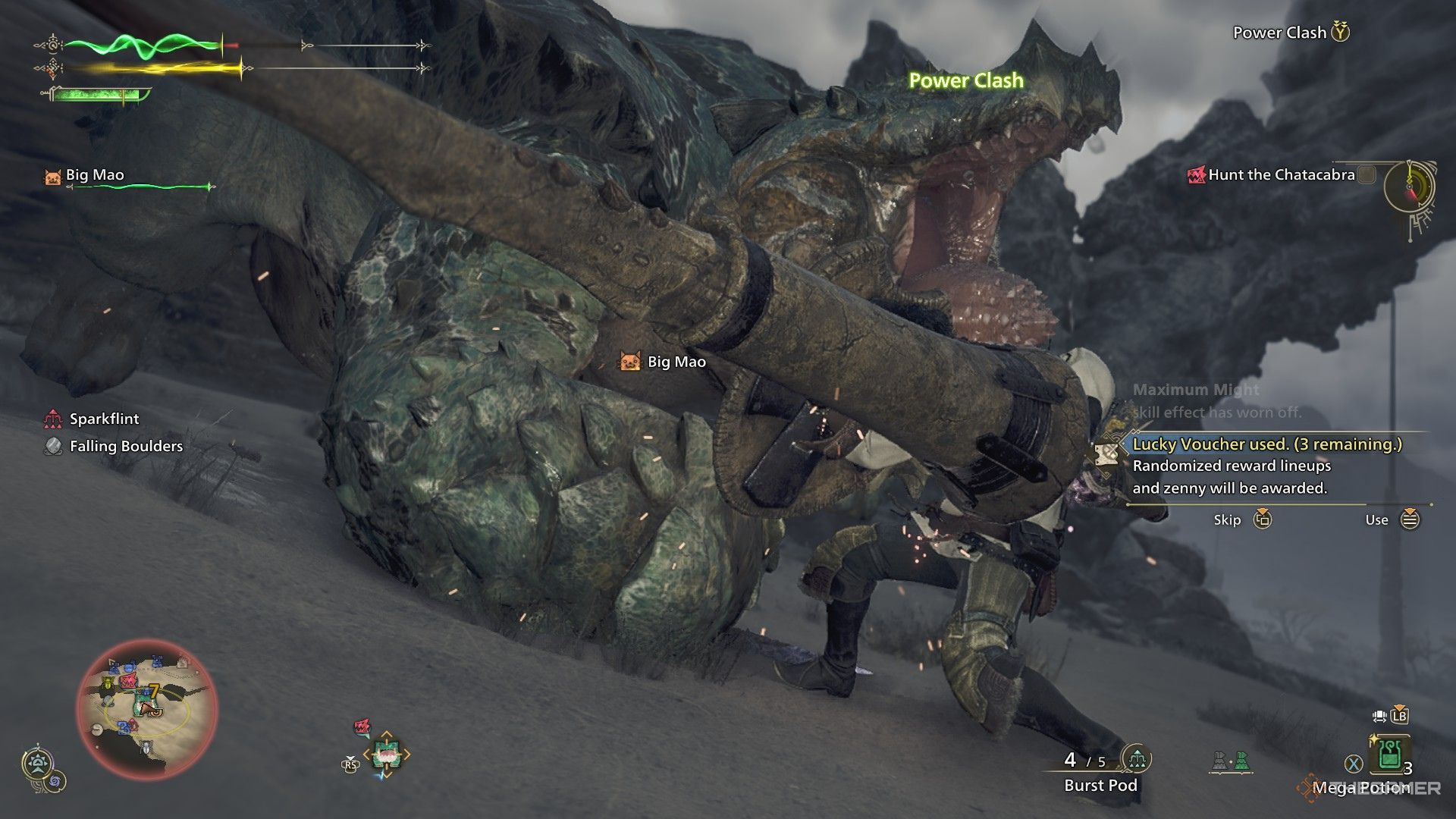Select the Mega Potion item icon

click(x=1389, y=755)
